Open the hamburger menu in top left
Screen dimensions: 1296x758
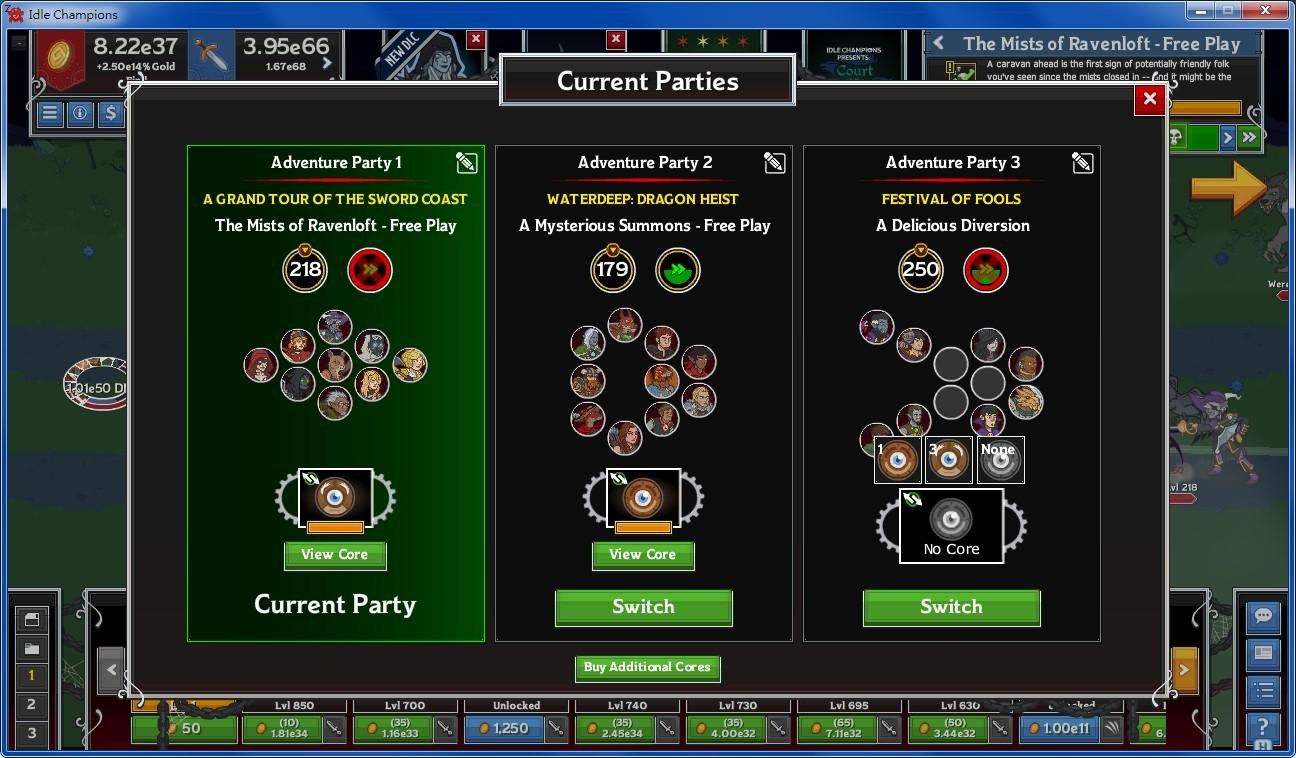[x=49, y=114]
